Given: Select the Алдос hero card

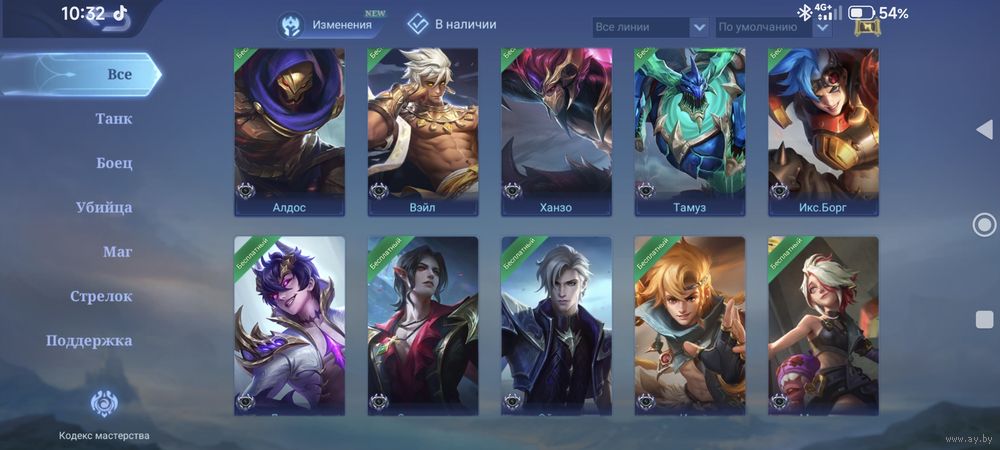Looking at the screenshot, I should pyautogui.click(x=289, y=132).
